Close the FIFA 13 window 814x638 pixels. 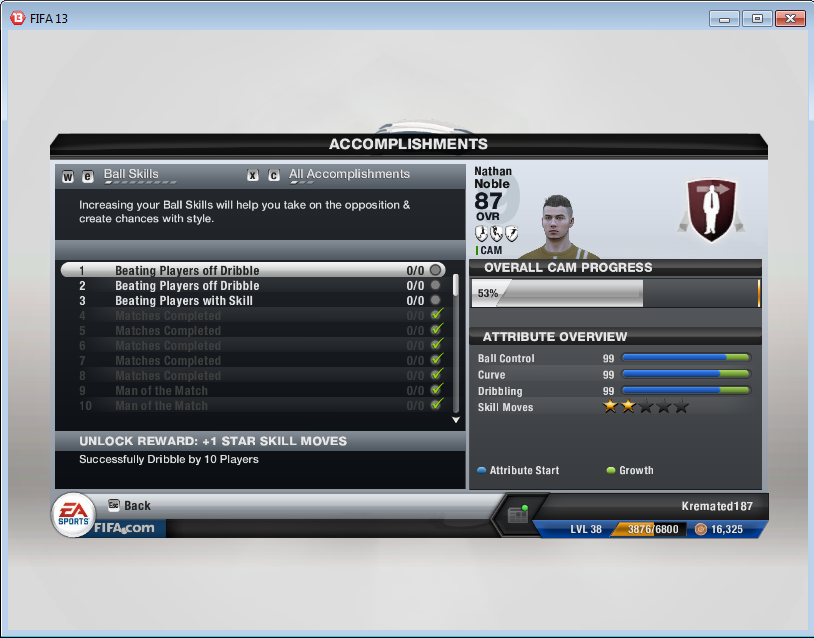click(789, 18)
